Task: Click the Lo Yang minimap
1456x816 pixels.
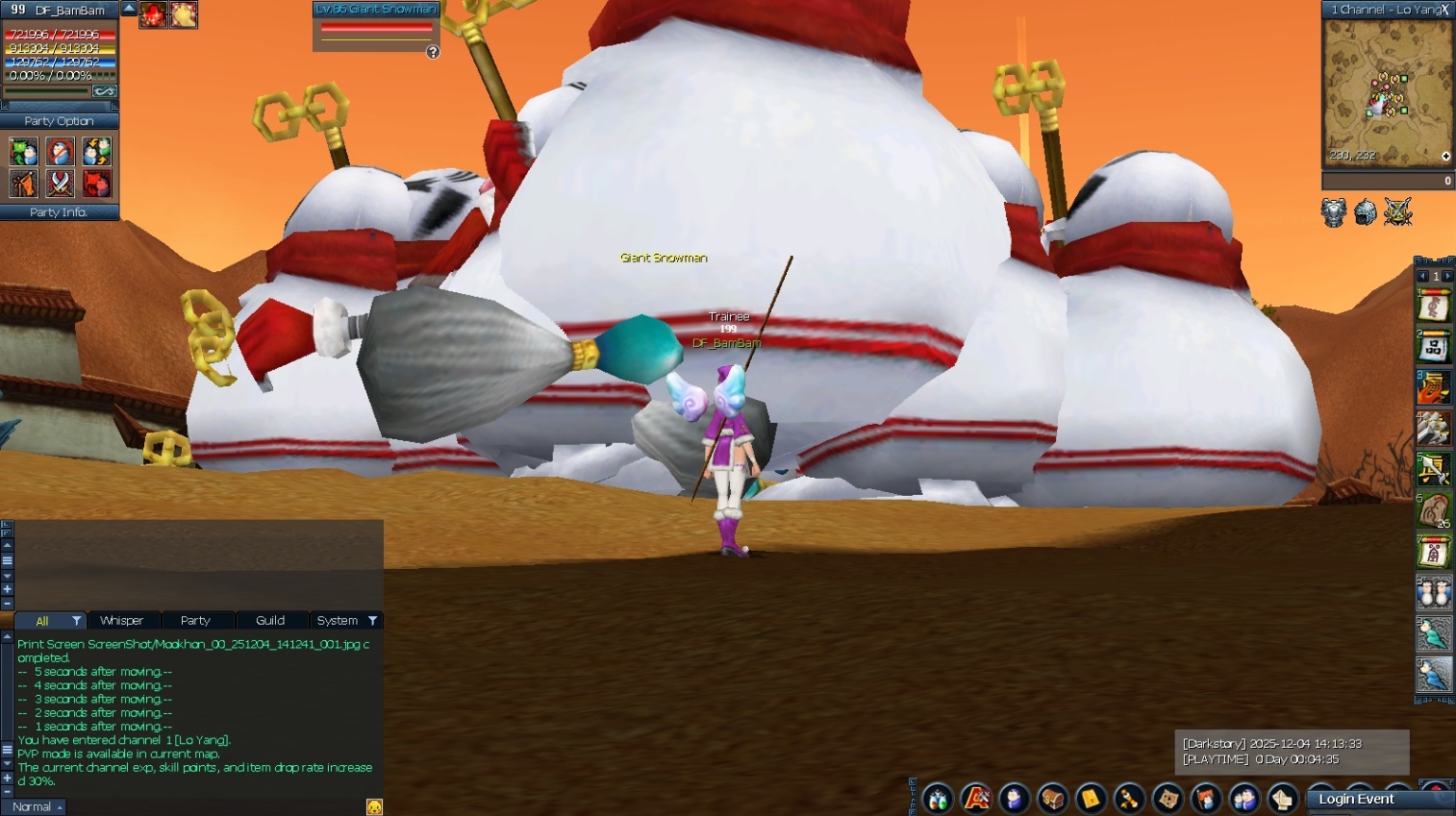Action: (x=1387, y=92)
